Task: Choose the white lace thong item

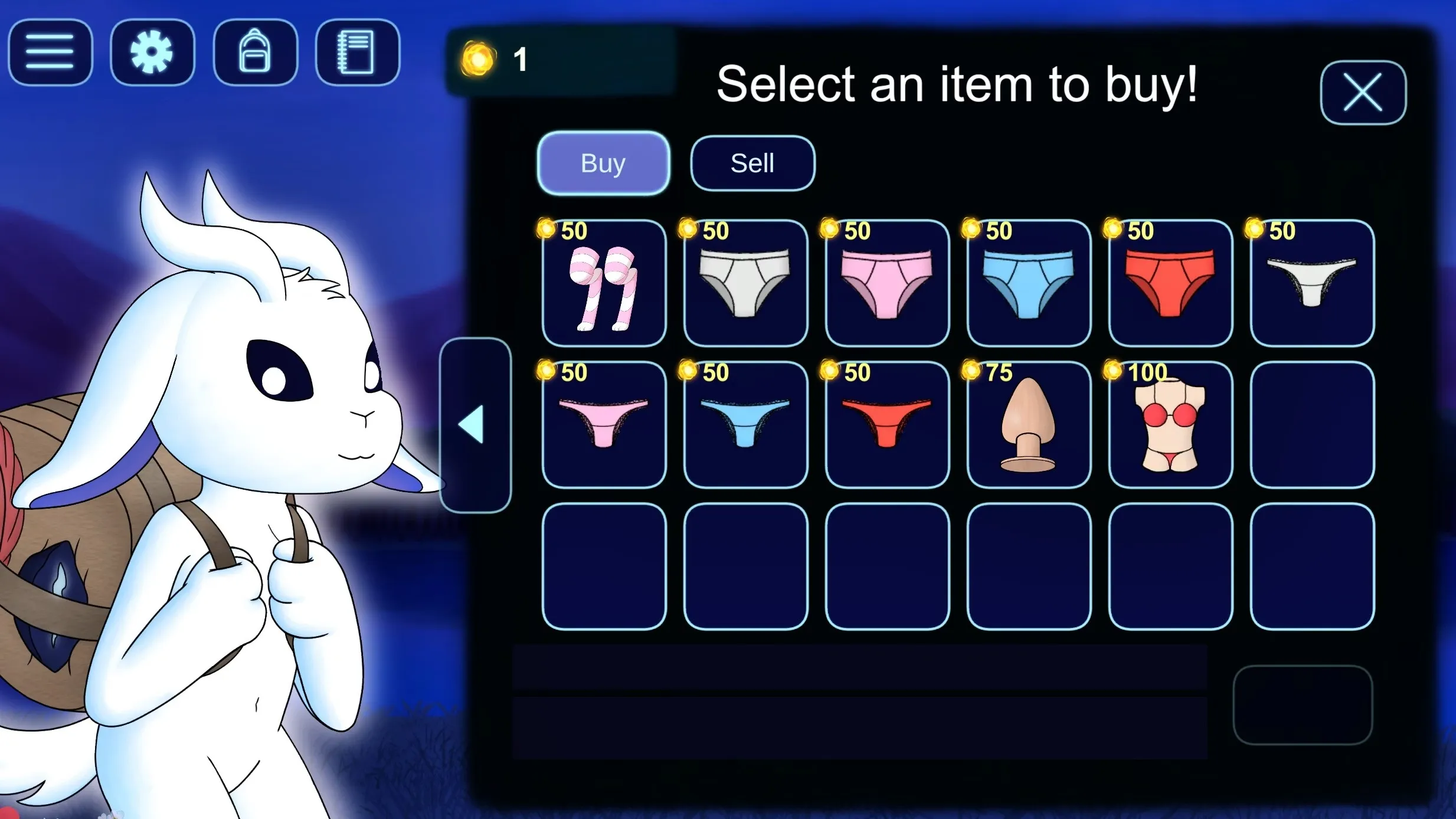Action: click(1312, 284)
